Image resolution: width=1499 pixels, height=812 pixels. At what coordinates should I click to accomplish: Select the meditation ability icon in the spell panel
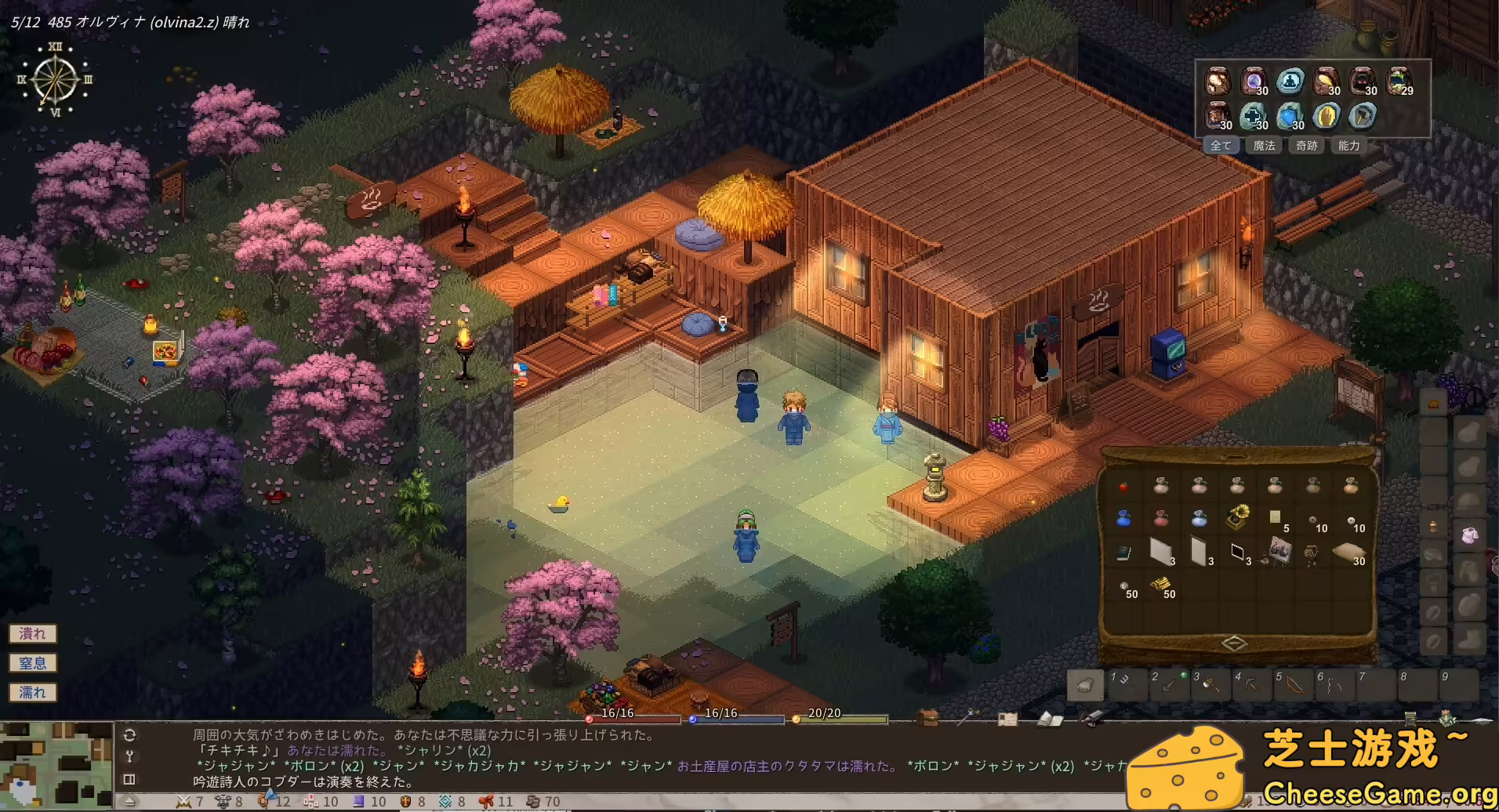click(1290, 82)
